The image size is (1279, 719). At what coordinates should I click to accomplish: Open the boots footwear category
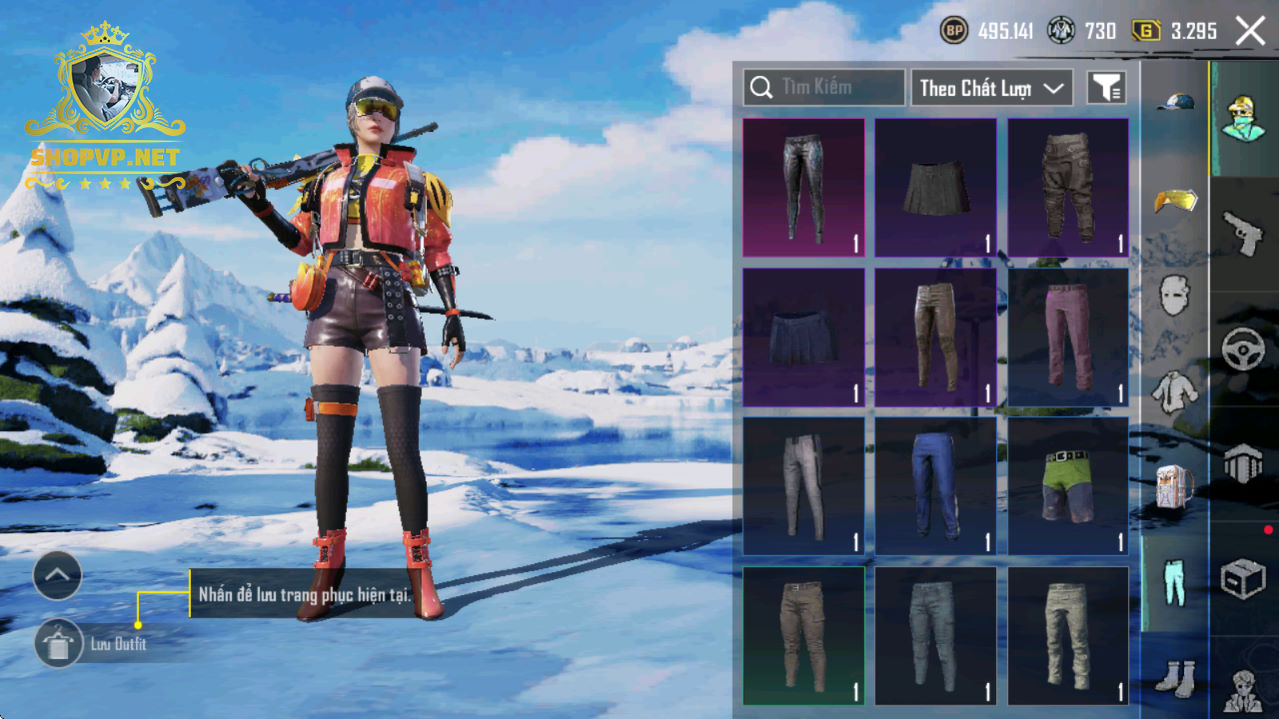(x=1175, y=677)
